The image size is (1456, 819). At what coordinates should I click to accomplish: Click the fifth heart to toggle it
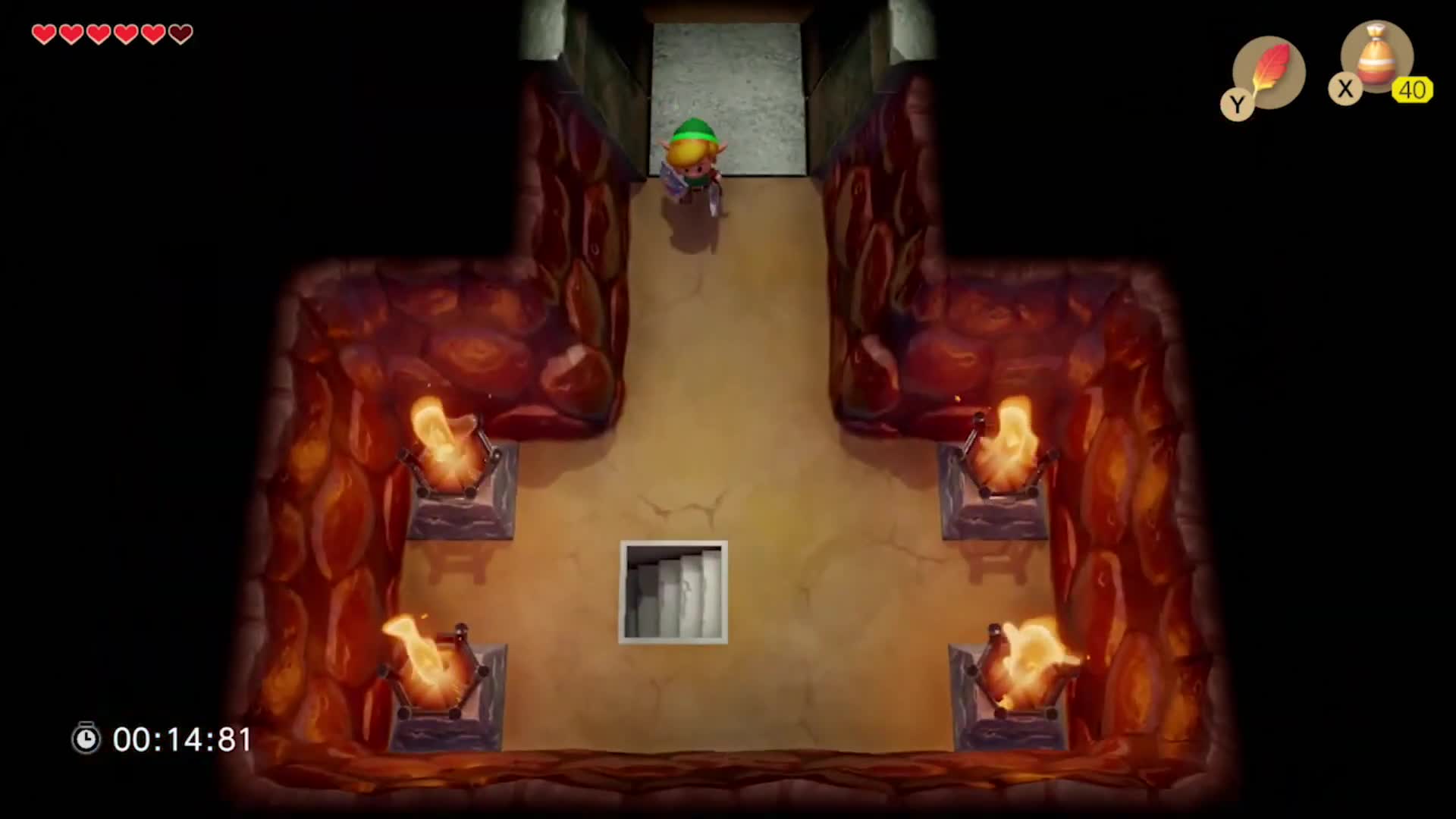(152, 33)
